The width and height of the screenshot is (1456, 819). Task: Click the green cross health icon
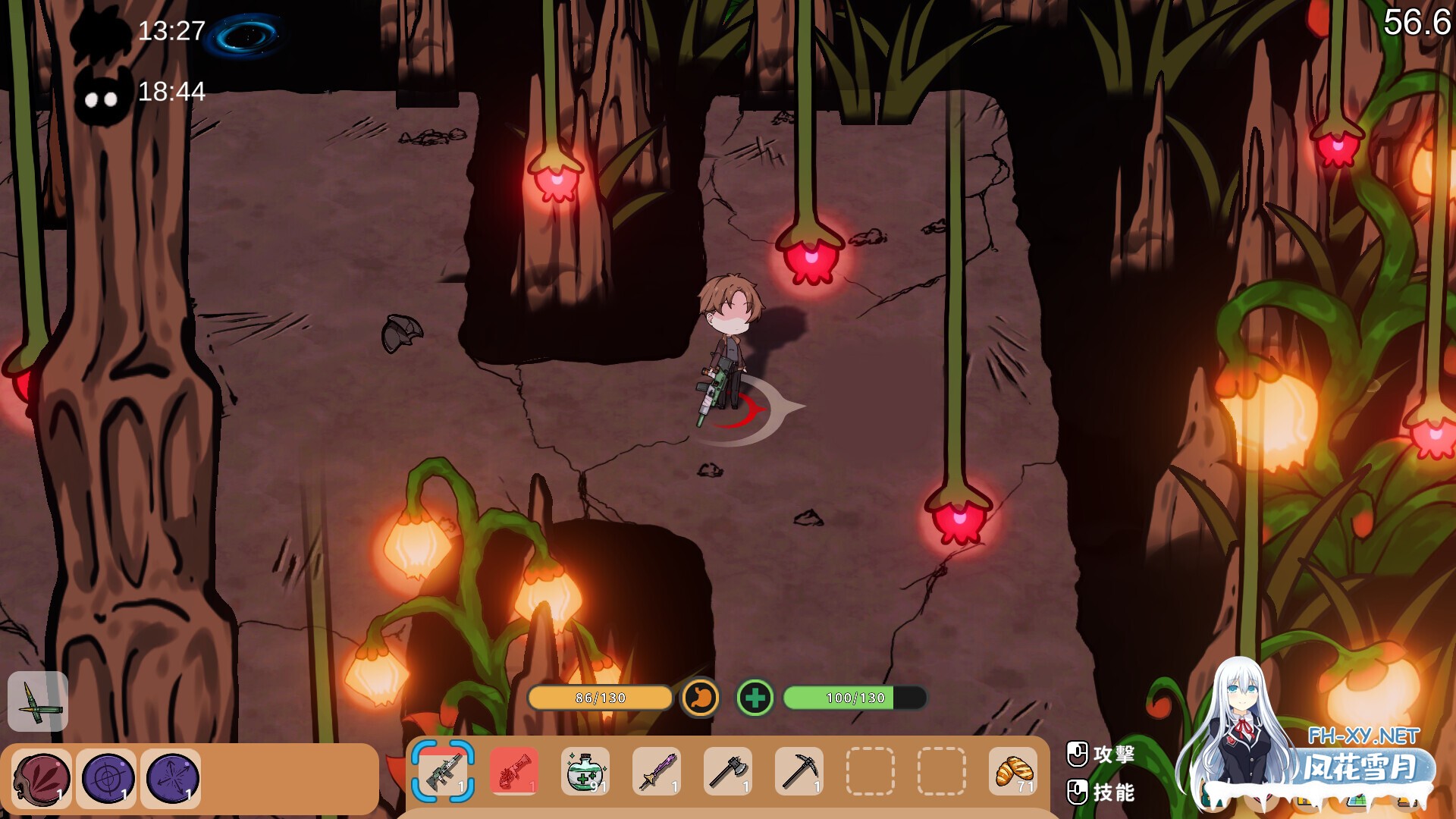(x=755, y=698)
